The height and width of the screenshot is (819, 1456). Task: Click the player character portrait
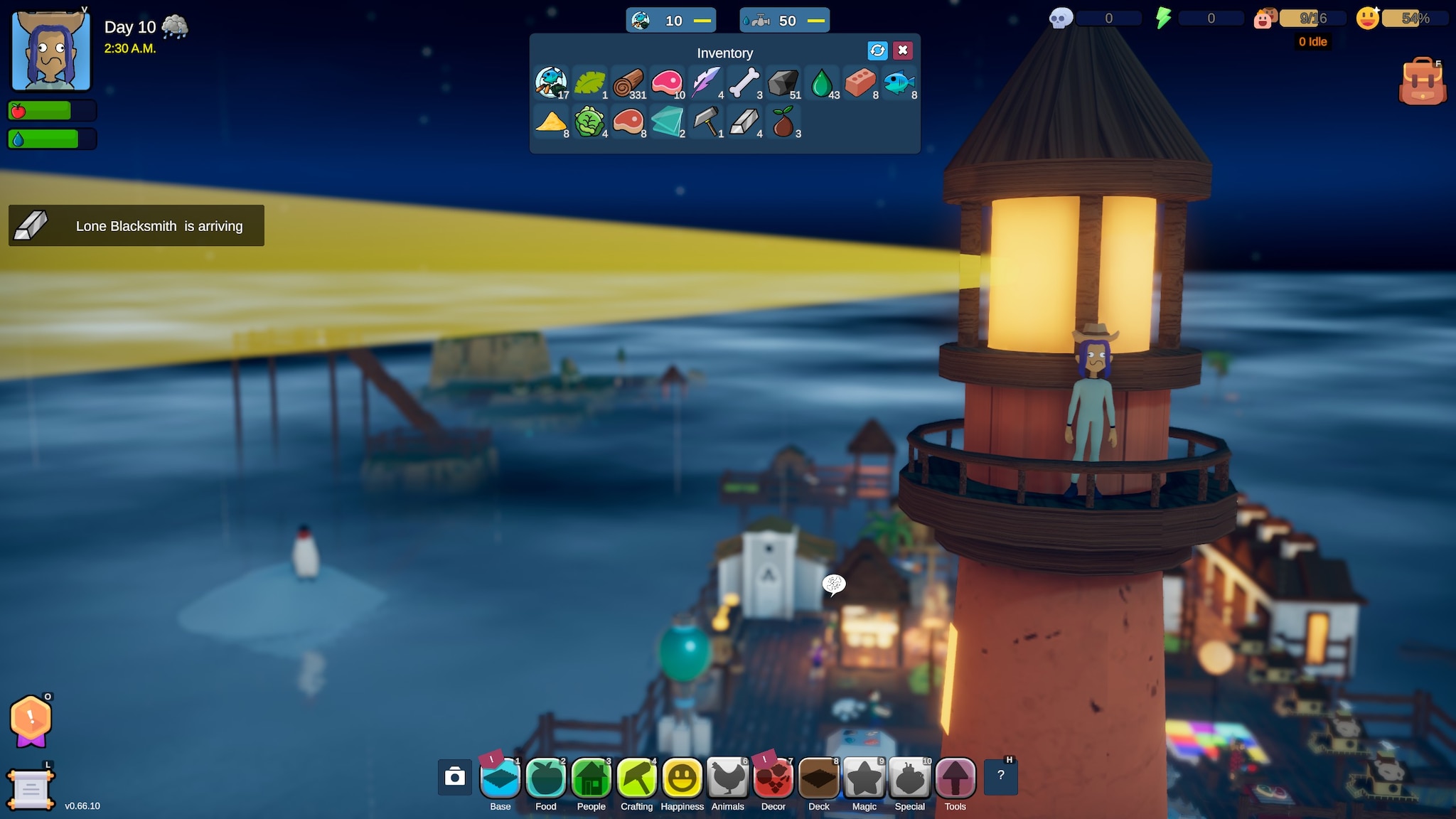[x=51, y=50]
